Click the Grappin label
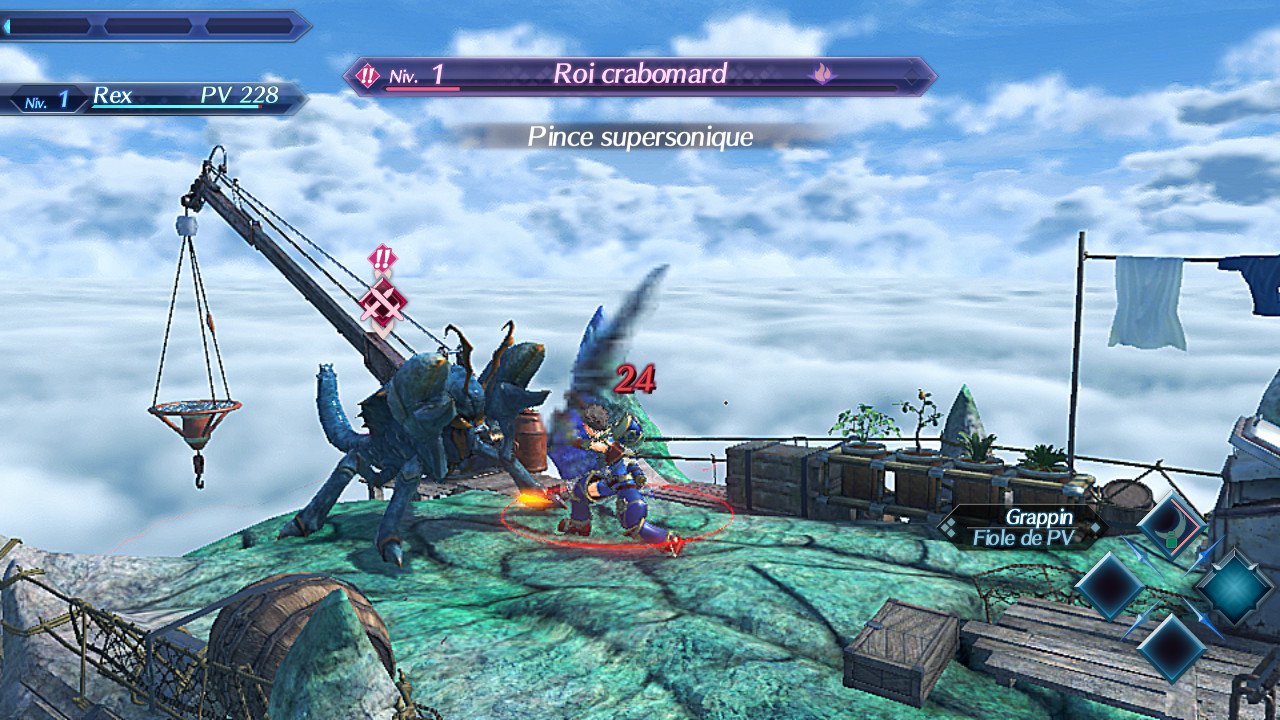 click(1039, 517)
